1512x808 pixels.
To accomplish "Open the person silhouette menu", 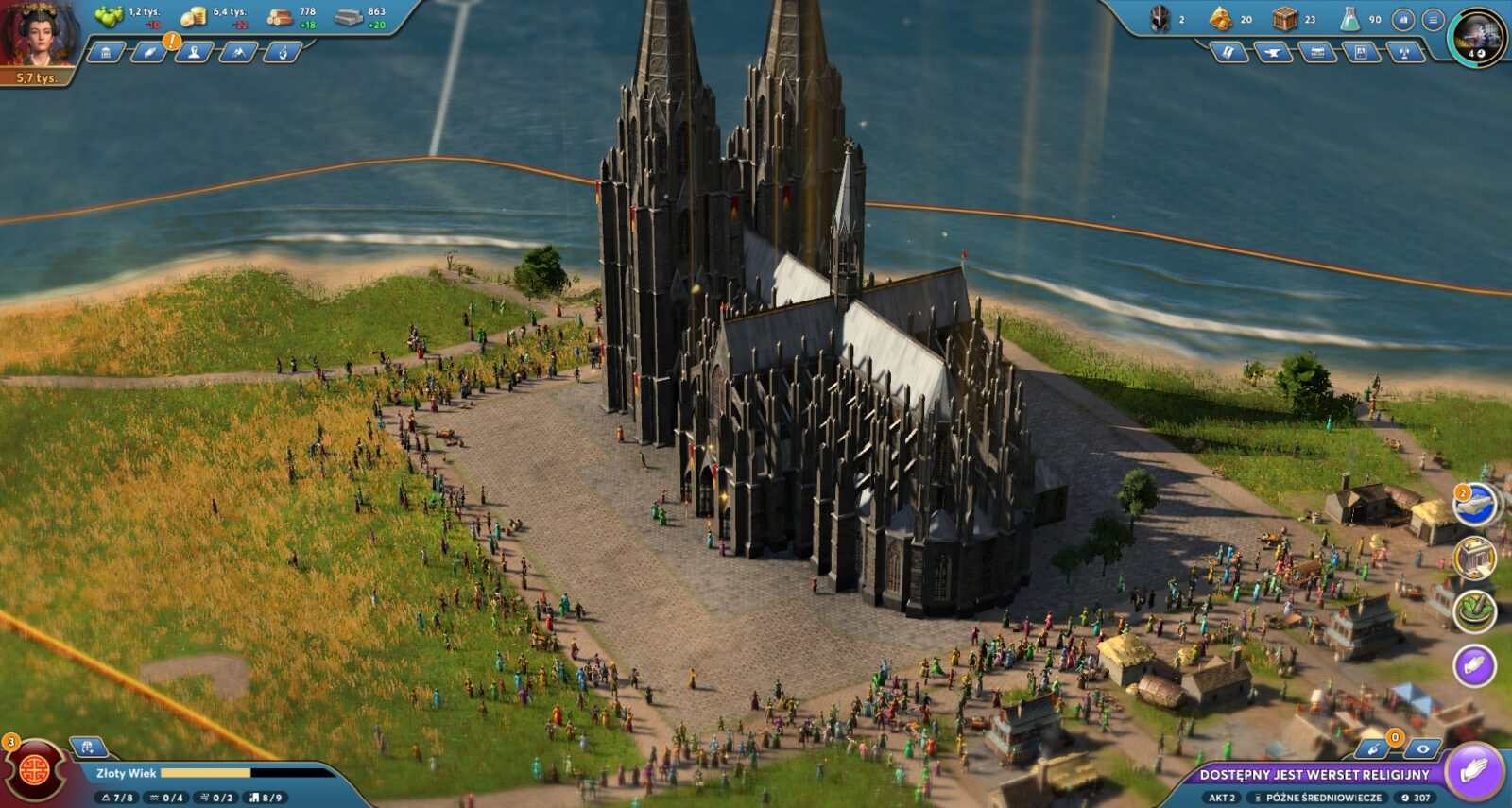I will (x=194, y=52).
